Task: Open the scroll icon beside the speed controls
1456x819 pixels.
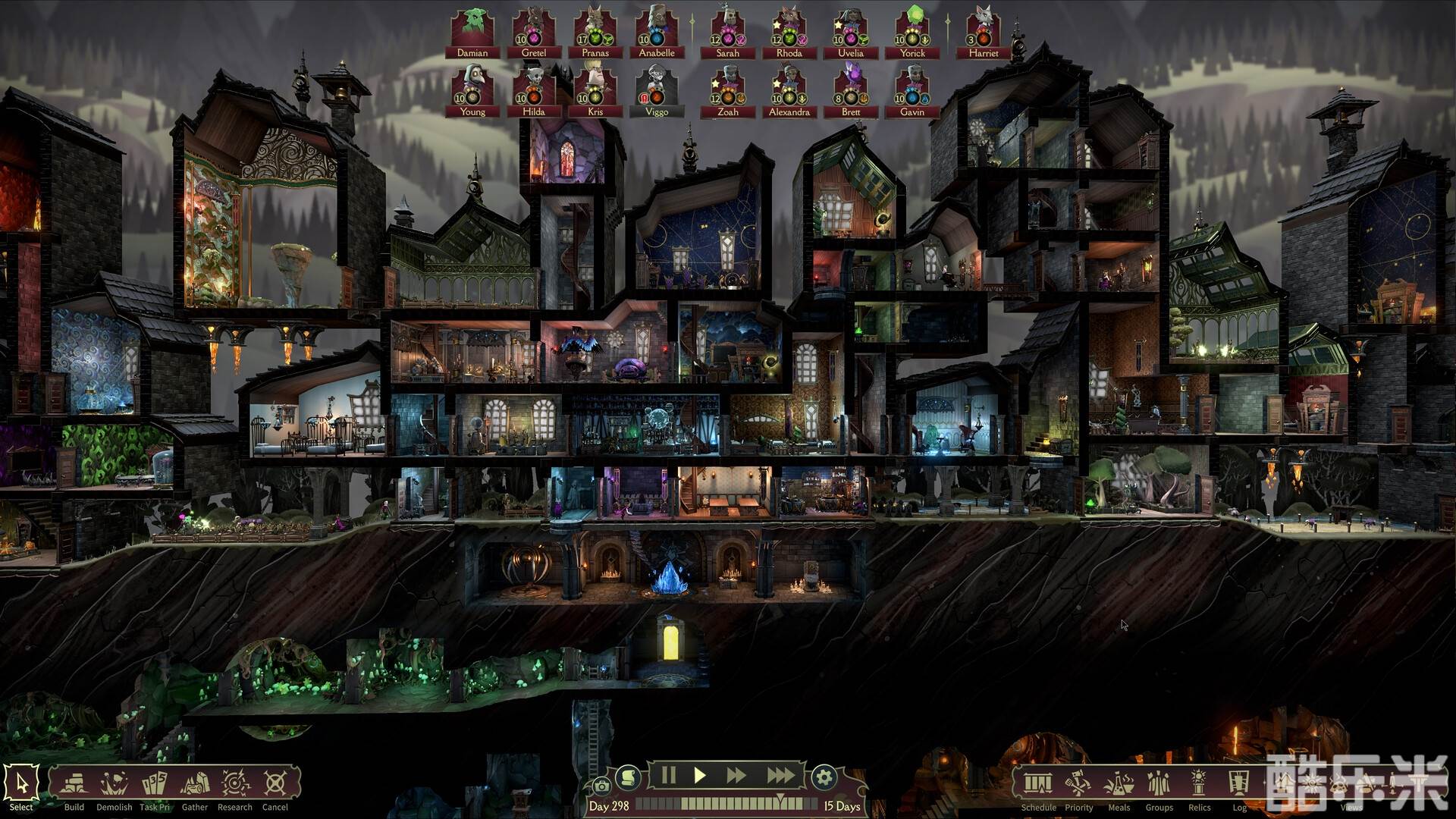Action: (627, 777)
